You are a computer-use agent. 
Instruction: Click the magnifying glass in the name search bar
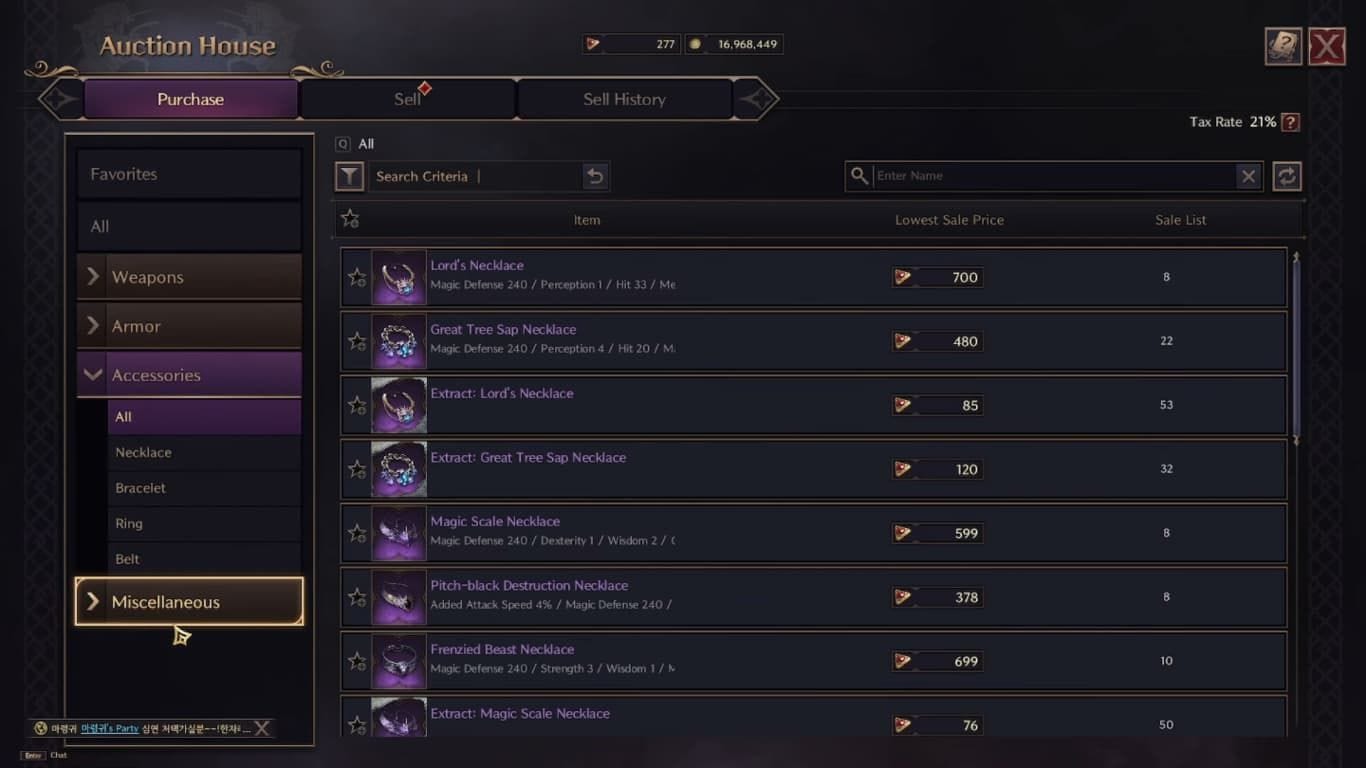(x=860, y=176)
